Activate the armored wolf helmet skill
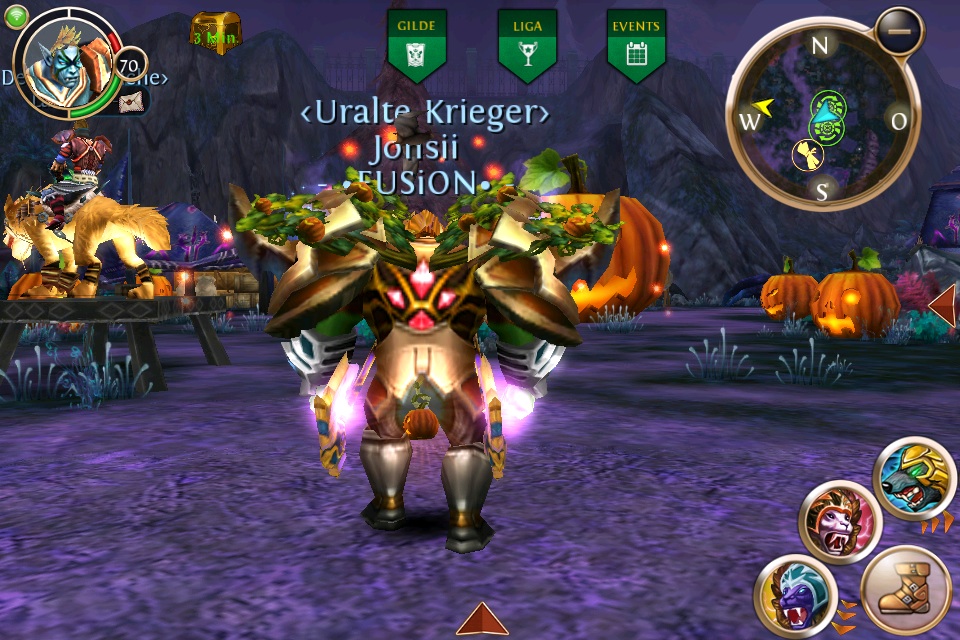 (x=913, y=478)
